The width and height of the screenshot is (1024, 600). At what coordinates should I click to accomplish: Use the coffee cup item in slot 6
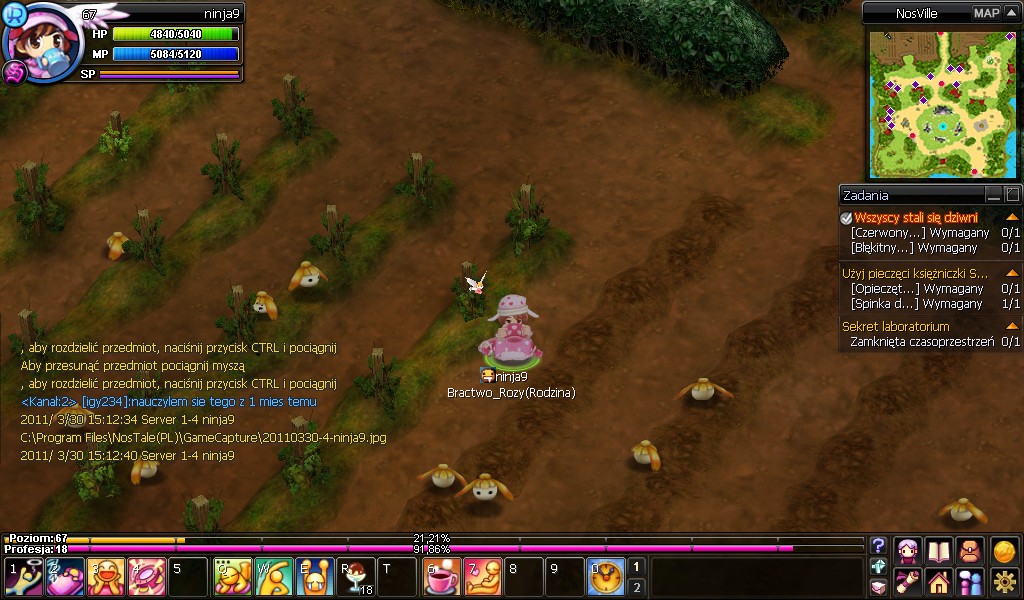(441, 577)
